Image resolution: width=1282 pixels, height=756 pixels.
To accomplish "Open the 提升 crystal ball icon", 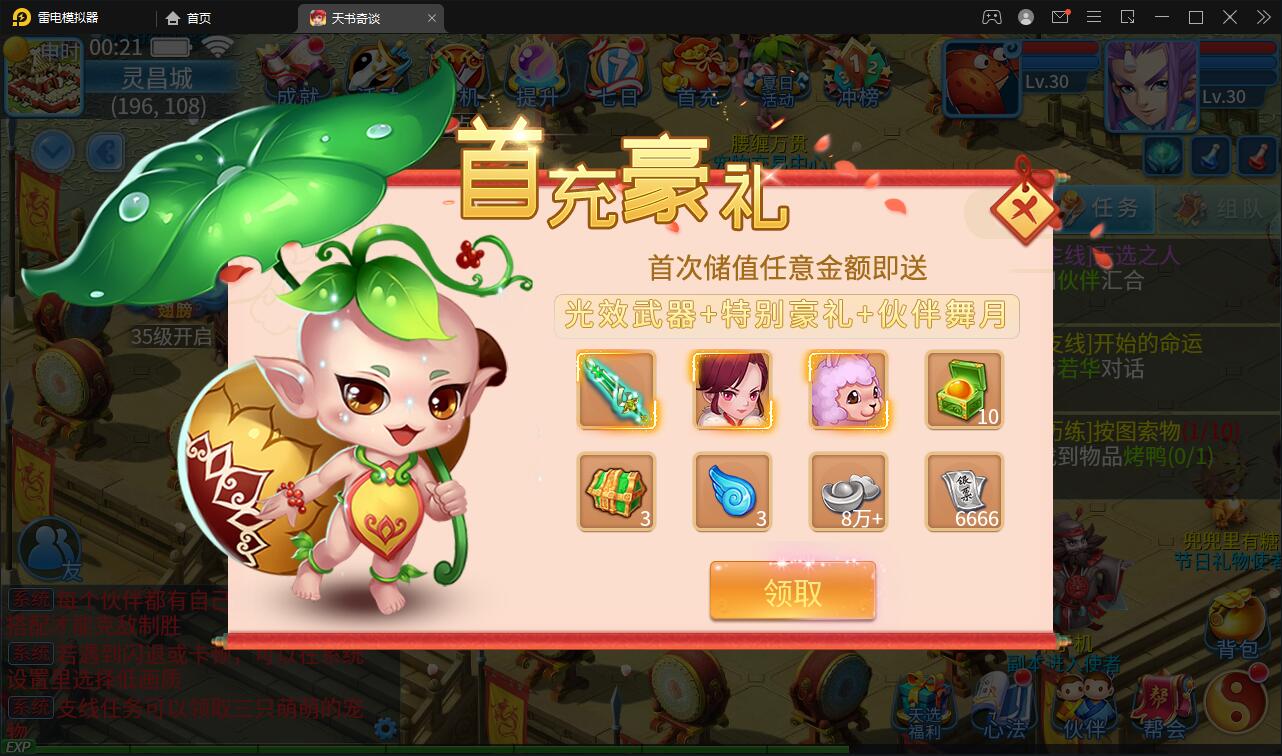I will pos(536,72).
